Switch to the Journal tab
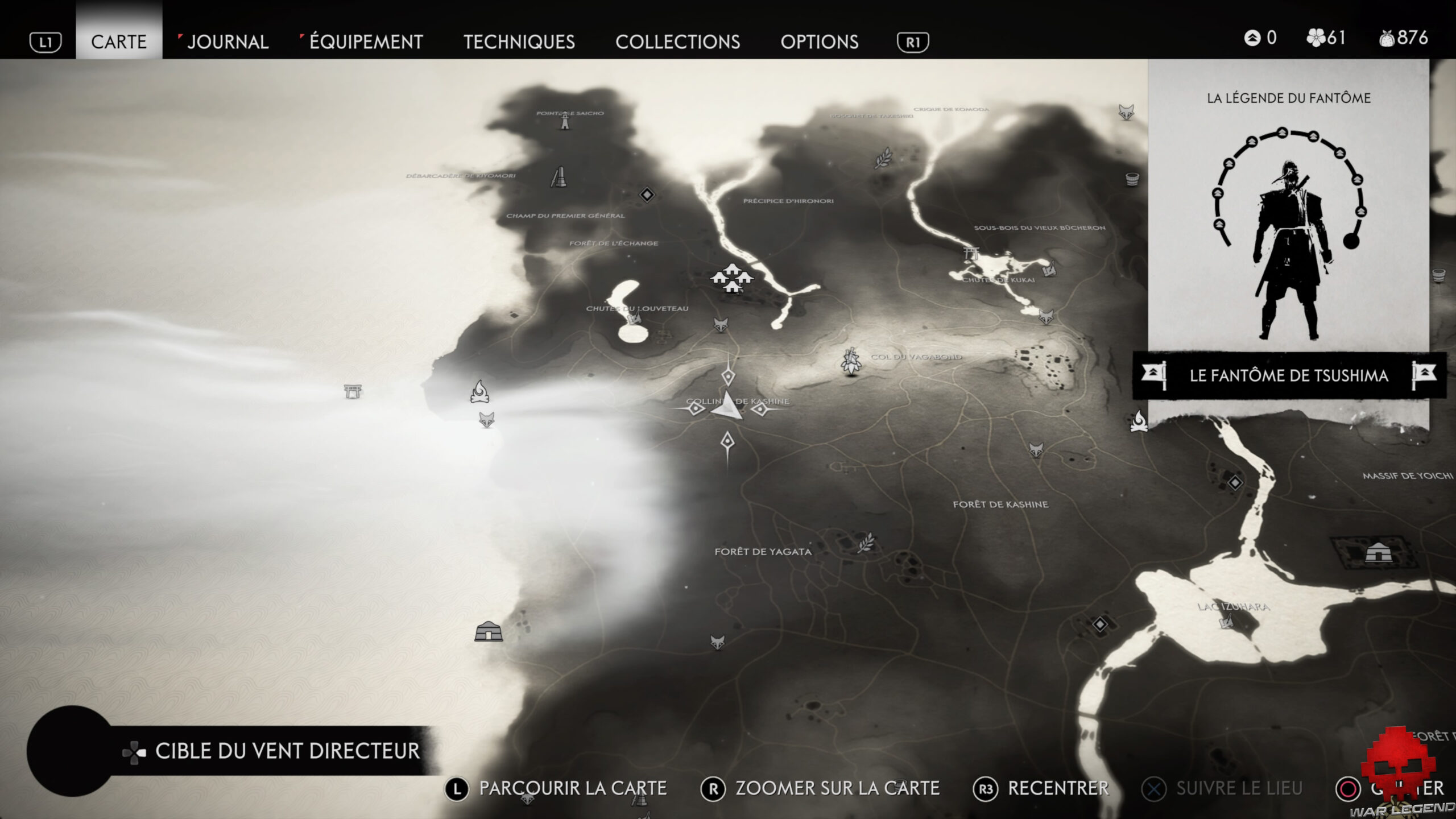Screen dimensions: 1456x819 point(227,42)
